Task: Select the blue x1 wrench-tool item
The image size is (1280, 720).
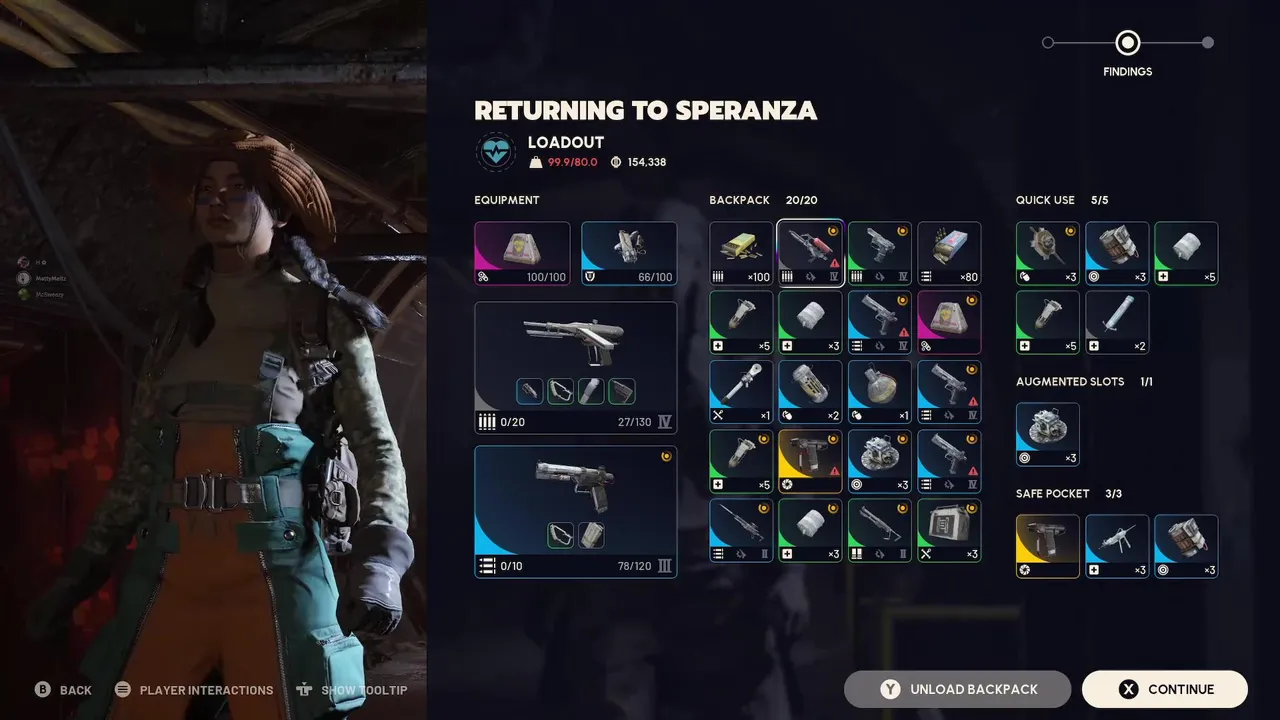Action: tap(741, 392)
